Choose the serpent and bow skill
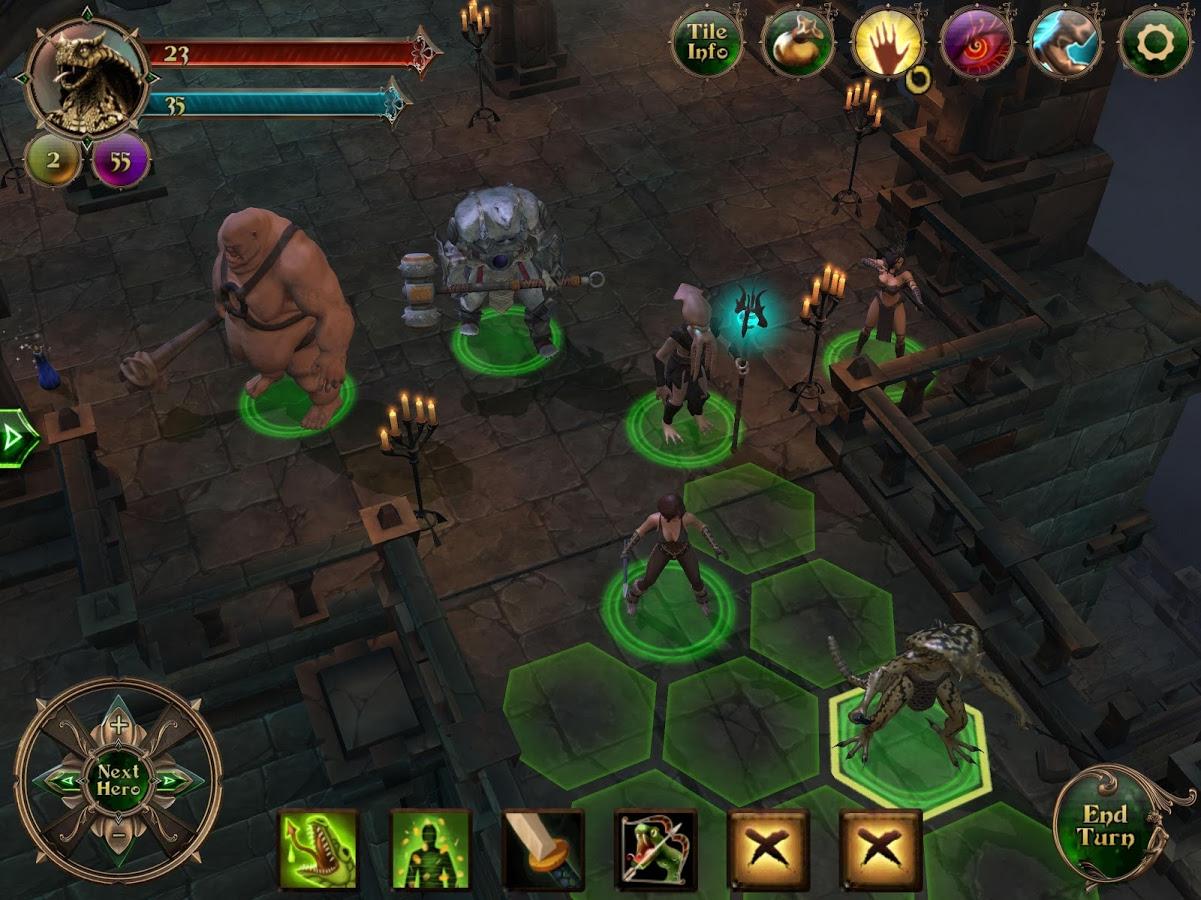 pos(655,850)
